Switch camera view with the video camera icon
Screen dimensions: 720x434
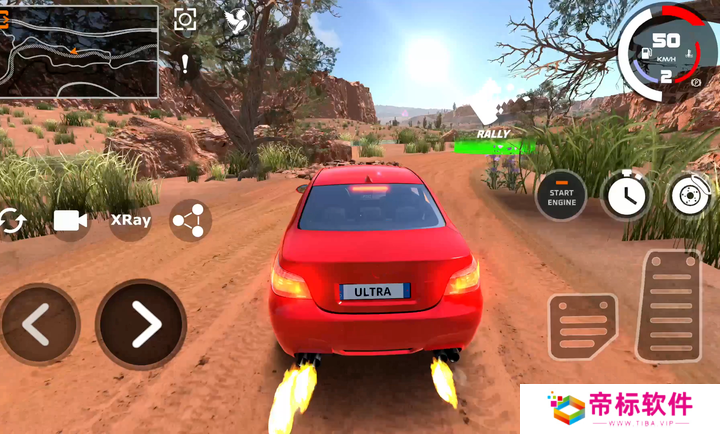[71, 221]
